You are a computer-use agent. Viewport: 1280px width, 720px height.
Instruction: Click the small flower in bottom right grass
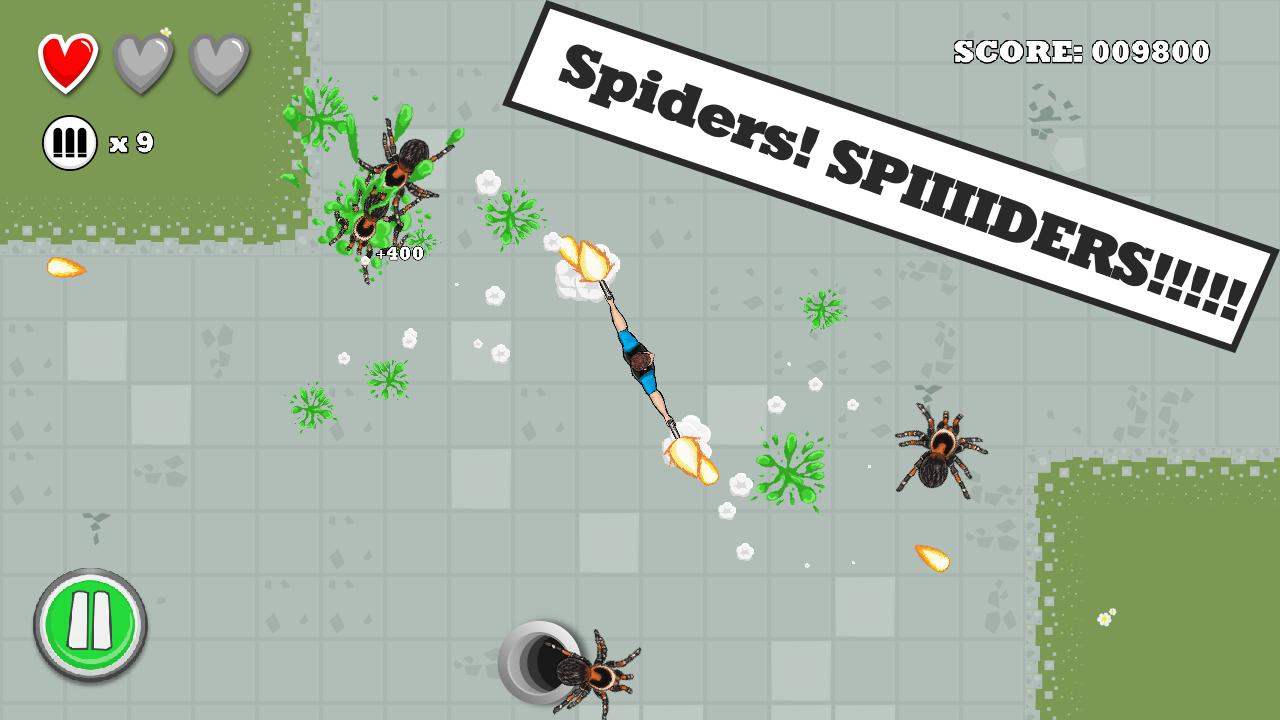coord(1105,620)
